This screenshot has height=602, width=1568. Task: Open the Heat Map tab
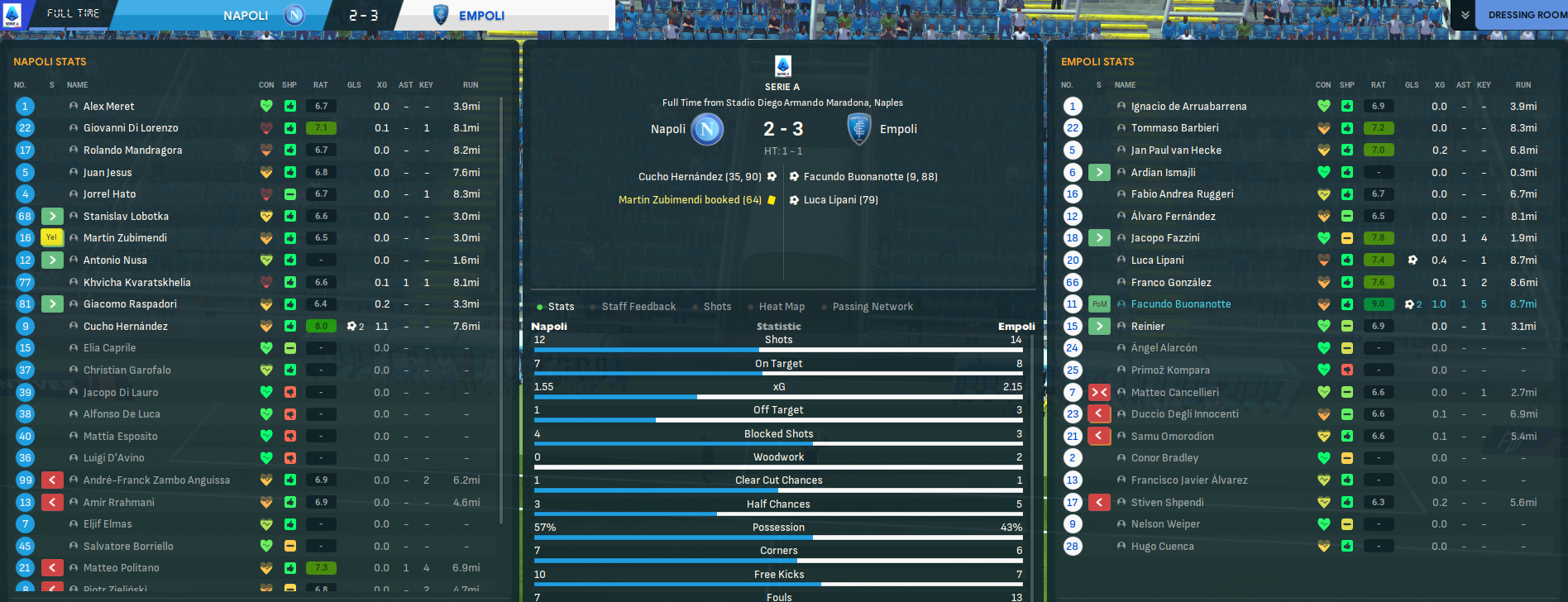click(x=782, y=307)
